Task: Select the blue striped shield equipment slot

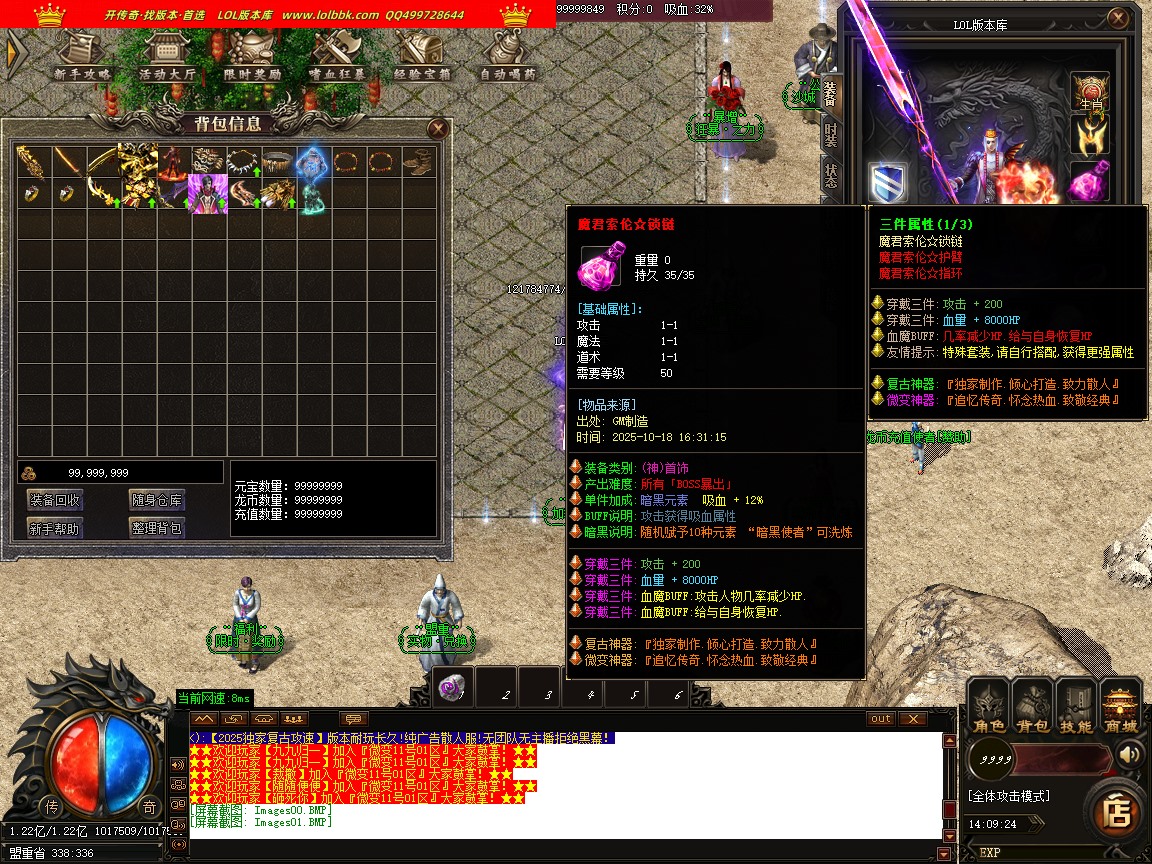Action: [x=887, y=182]
